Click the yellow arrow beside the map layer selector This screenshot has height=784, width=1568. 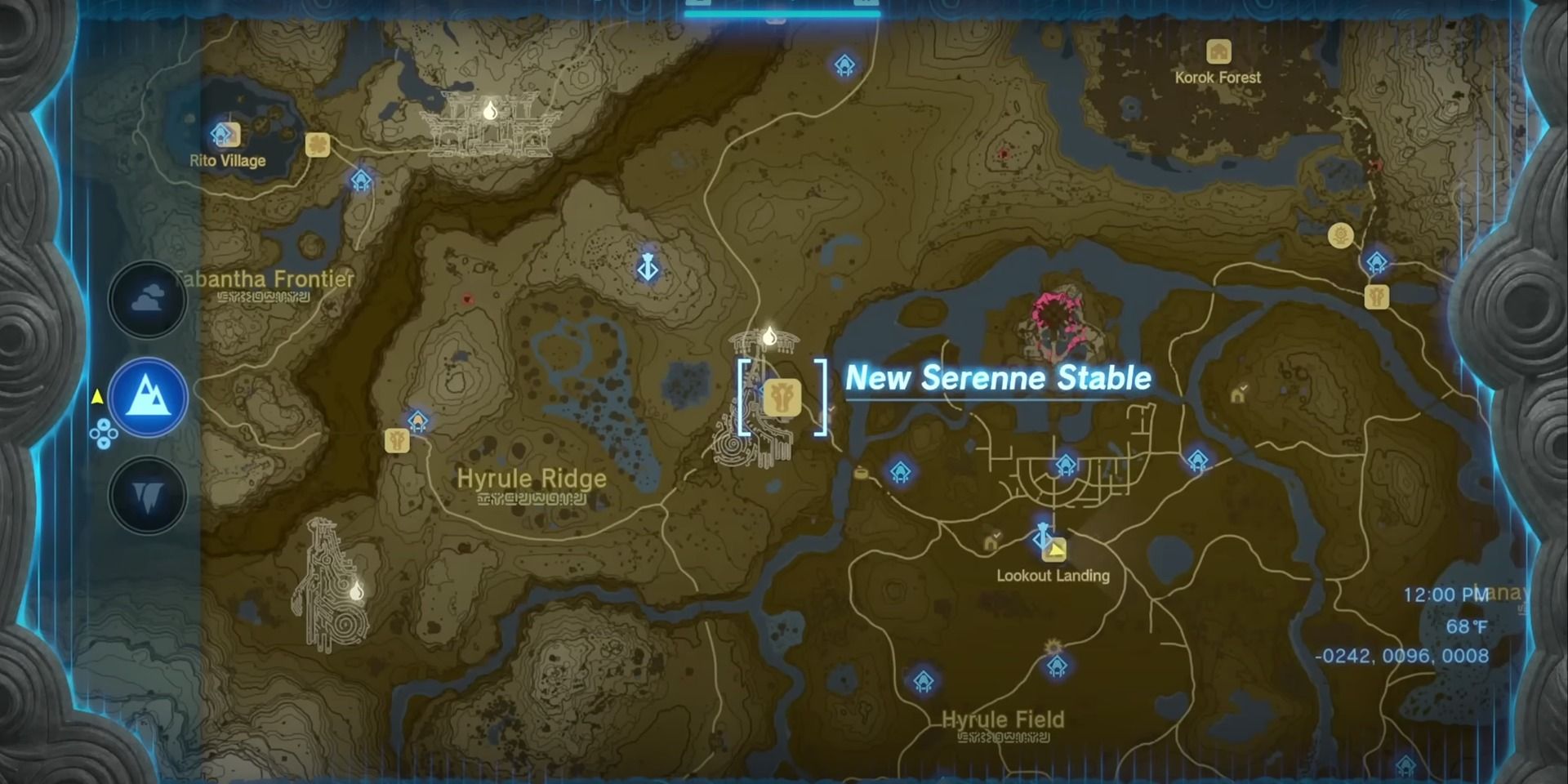[x=98, y=398]
